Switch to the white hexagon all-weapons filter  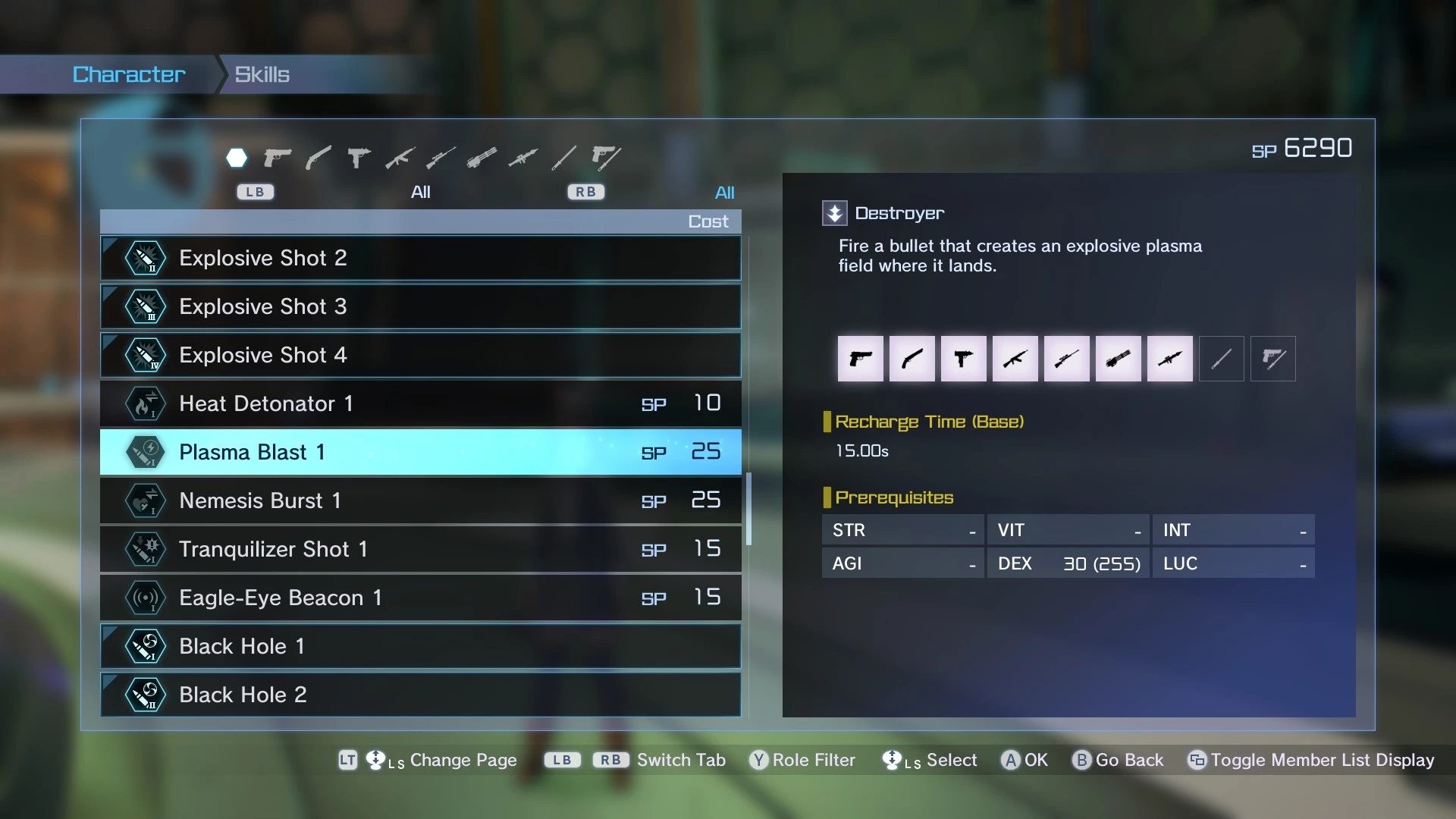pyautogui.click(x=237, y=158)
